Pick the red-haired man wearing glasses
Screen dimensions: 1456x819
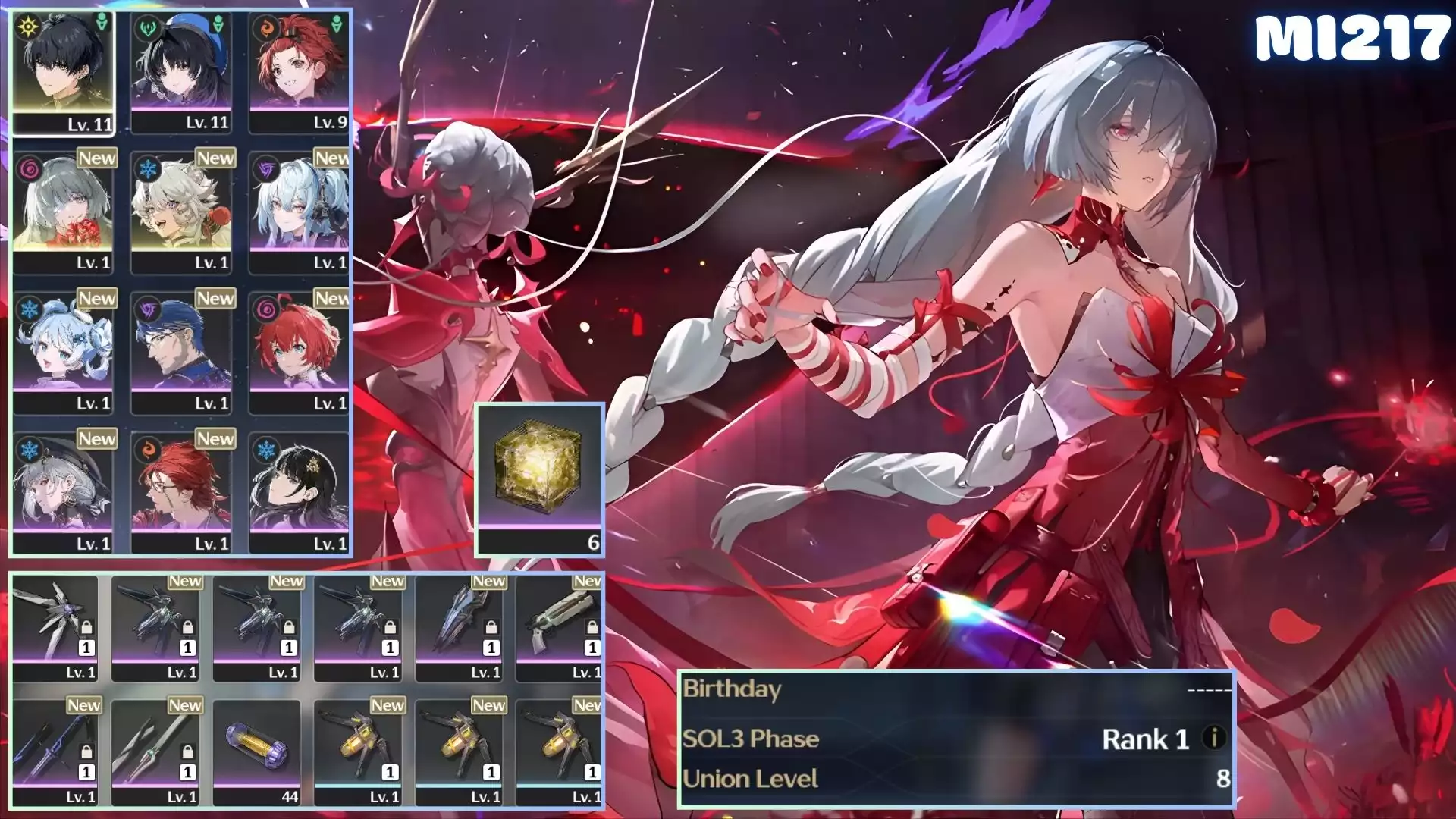(x=181, y=491)
